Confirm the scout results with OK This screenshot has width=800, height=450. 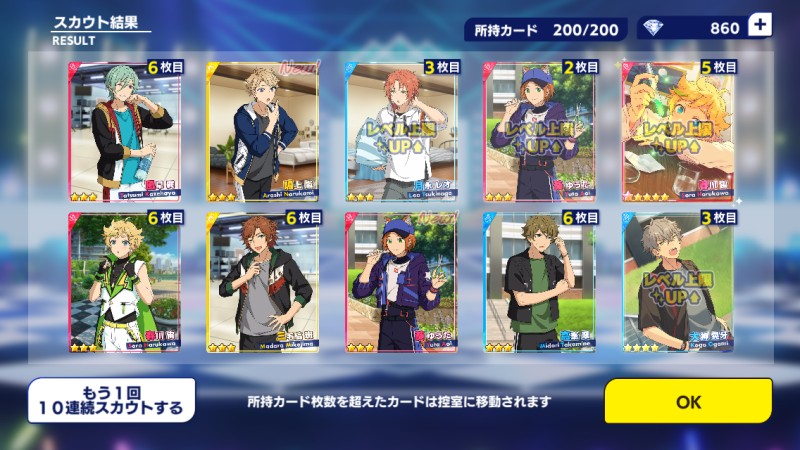tap(688, 401)
